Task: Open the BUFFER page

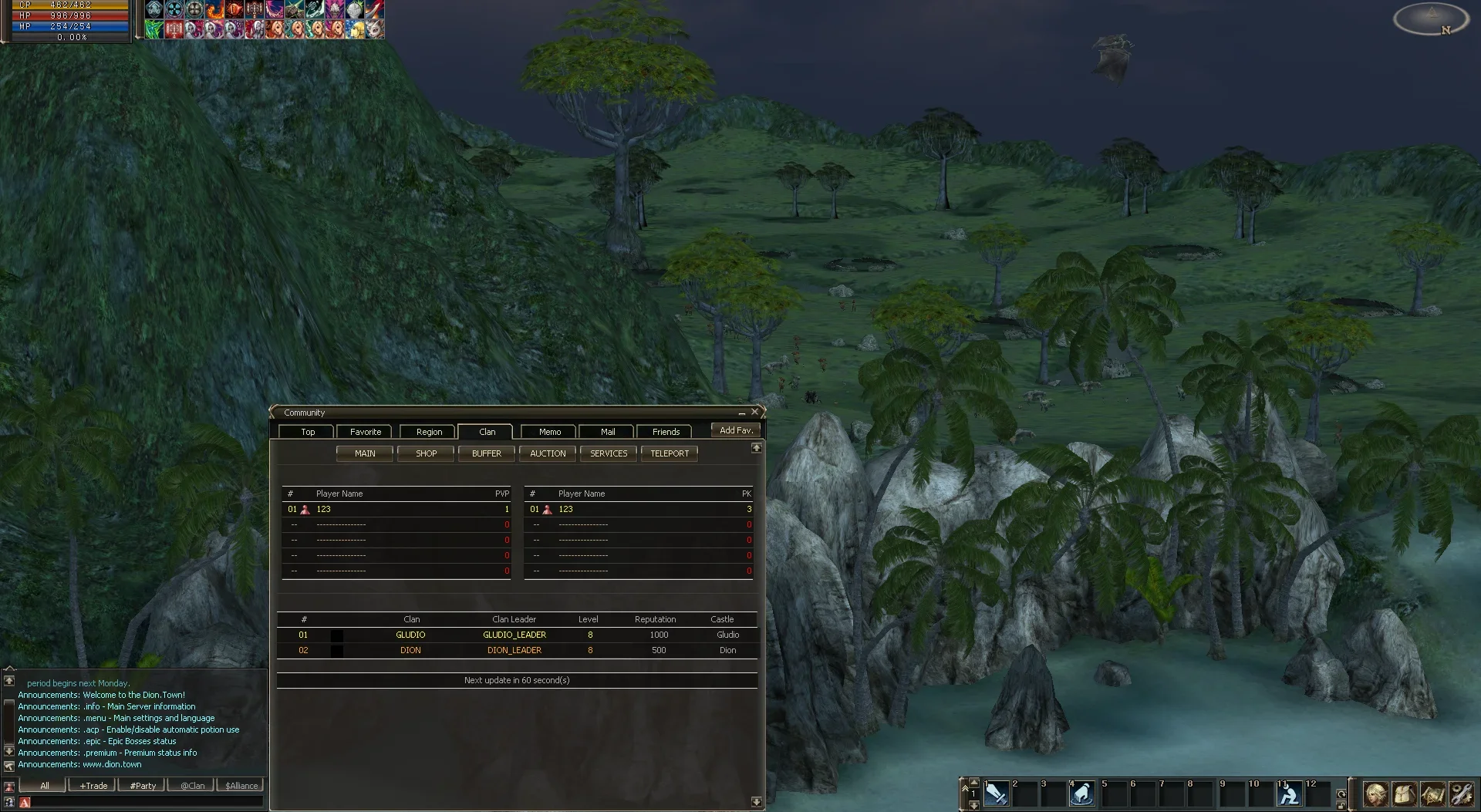Action: (x=486, y=453)
